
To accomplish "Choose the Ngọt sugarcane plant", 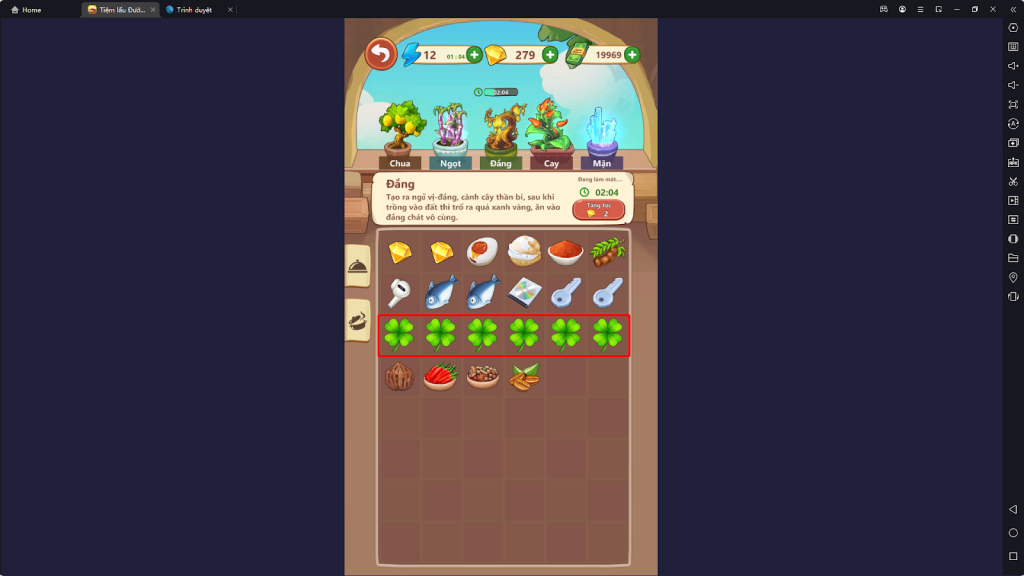I will click(x=450, y=132).
